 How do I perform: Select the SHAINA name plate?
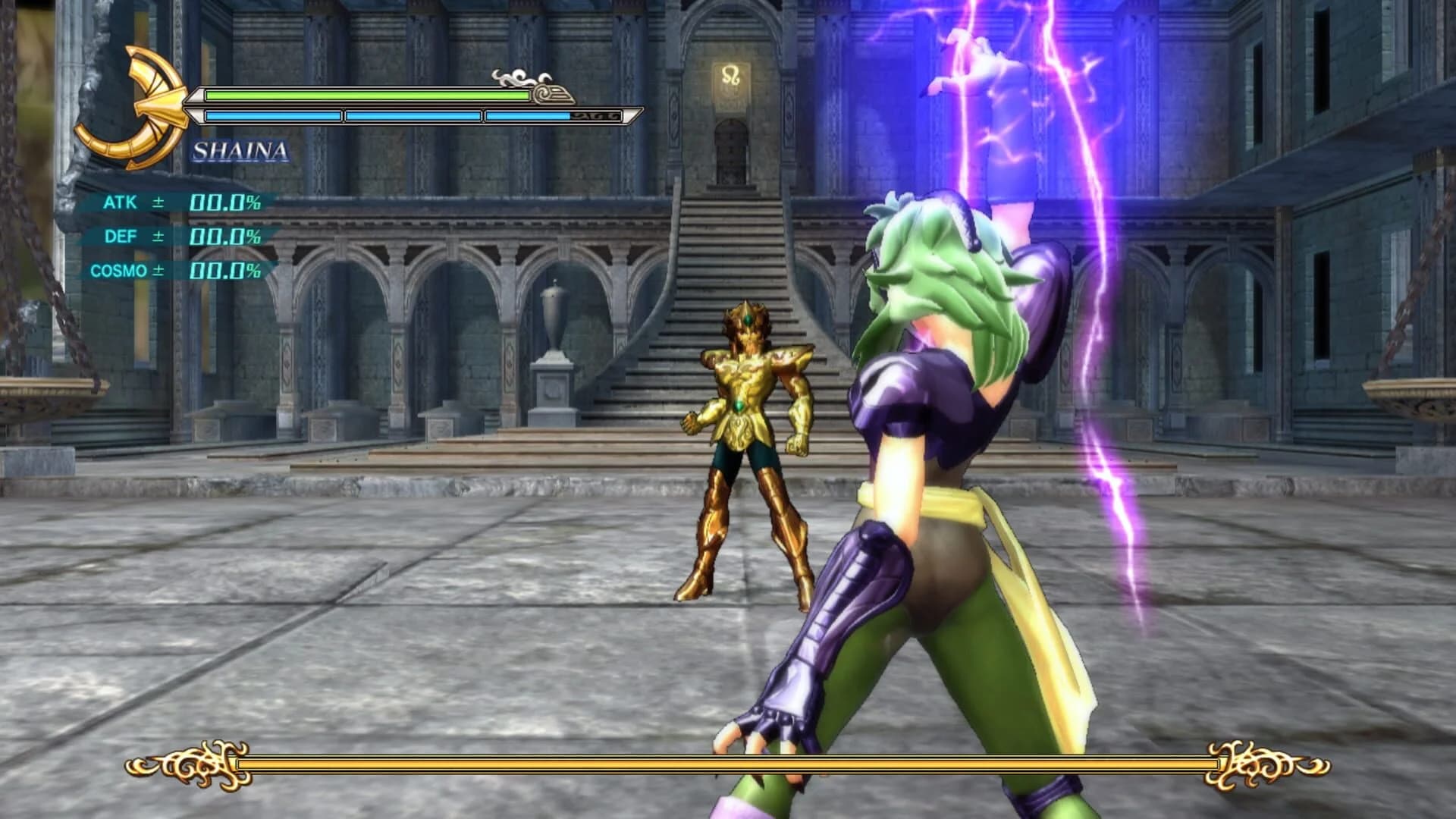point(240,152)
